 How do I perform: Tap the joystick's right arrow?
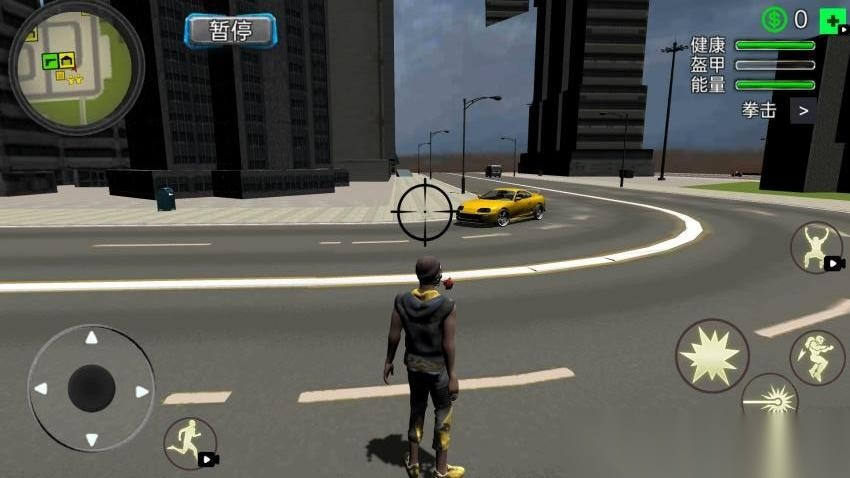tap(142, 390)
